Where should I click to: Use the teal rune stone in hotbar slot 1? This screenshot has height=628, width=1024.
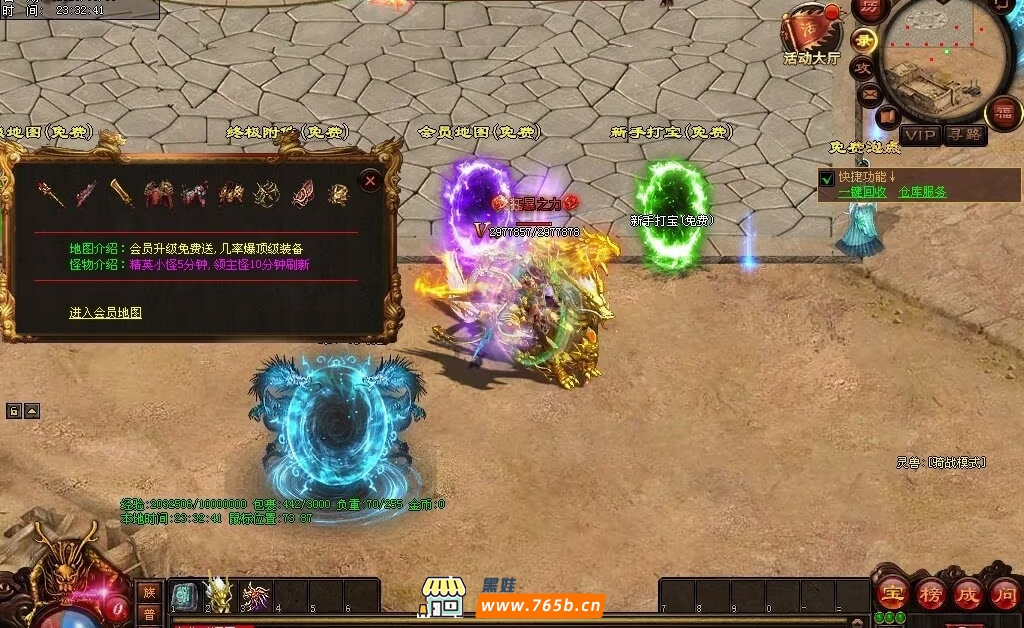[185, 596]
